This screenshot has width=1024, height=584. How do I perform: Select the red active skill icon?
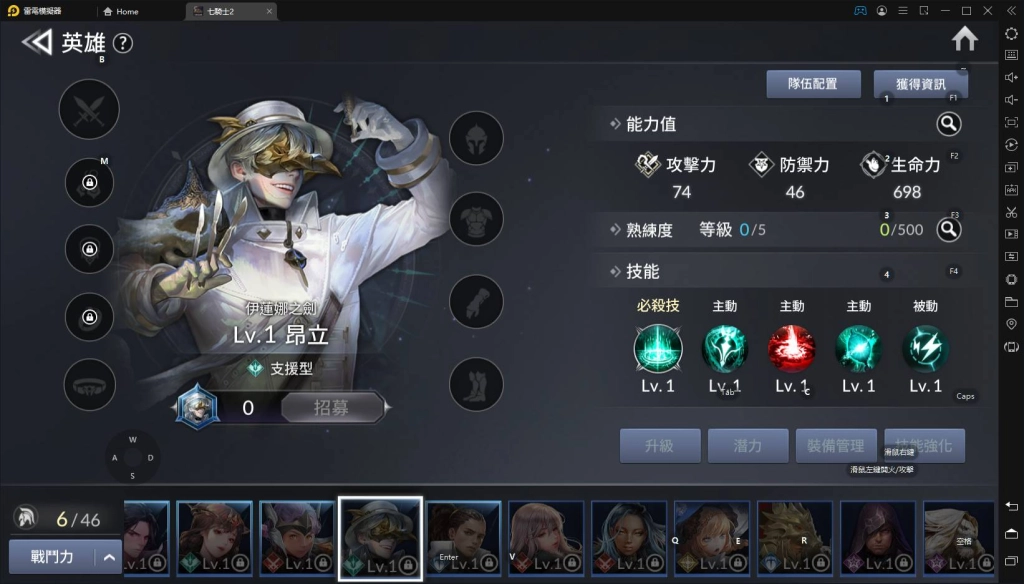click(791, 349)
